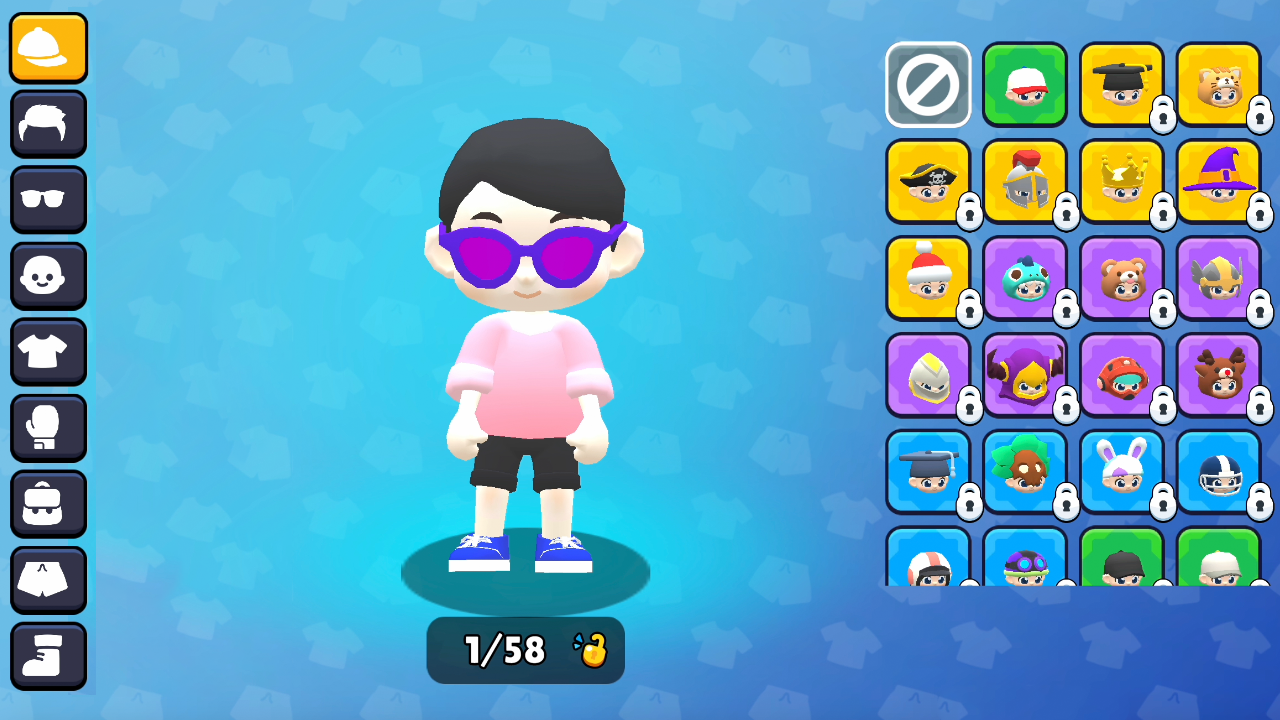
Task: Open the face category tab
Action: pyautogui.click(x=49, y=276)
